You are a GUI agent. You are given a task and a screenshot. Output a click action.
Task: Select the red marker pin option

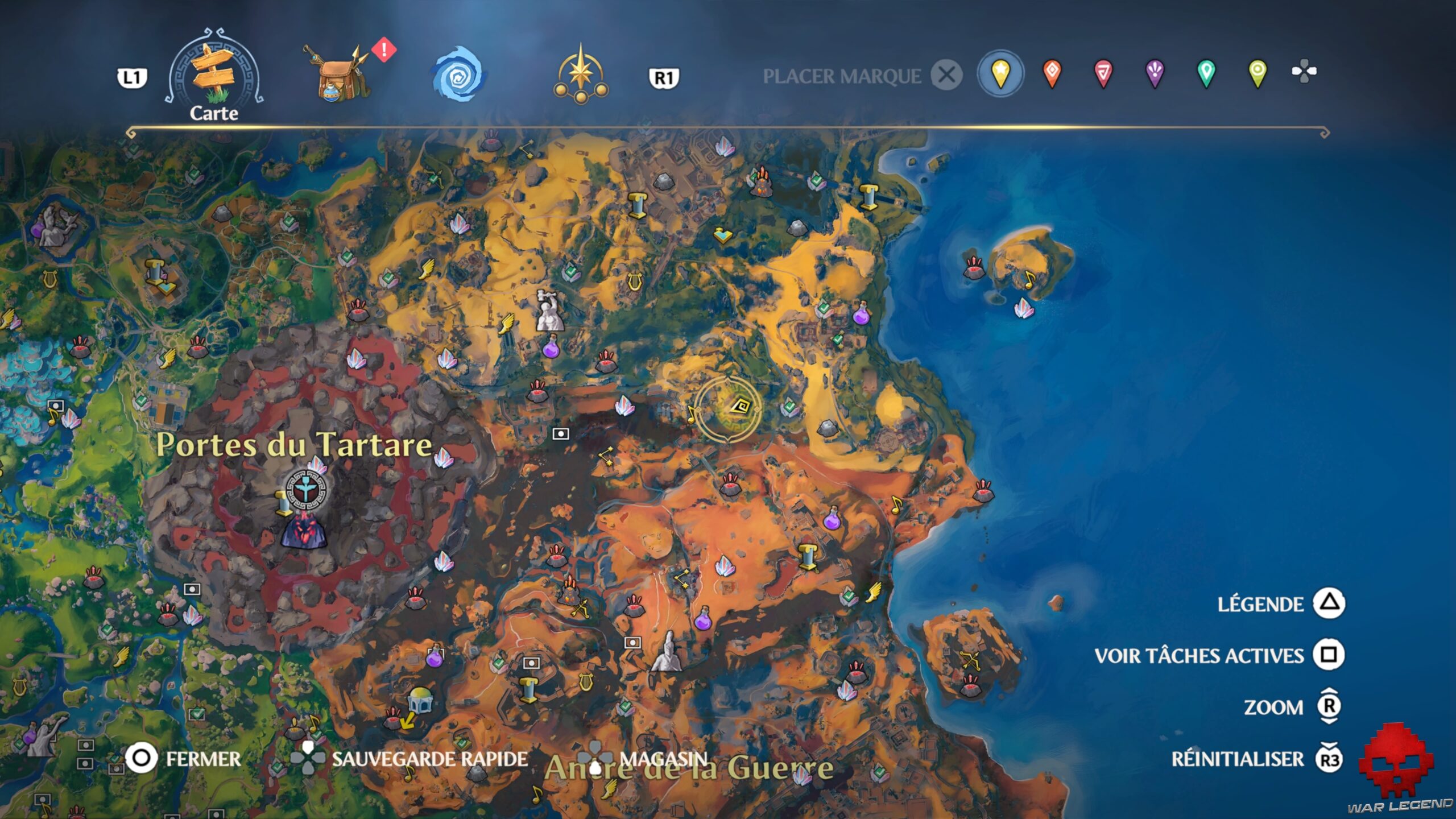point(1108,74)
